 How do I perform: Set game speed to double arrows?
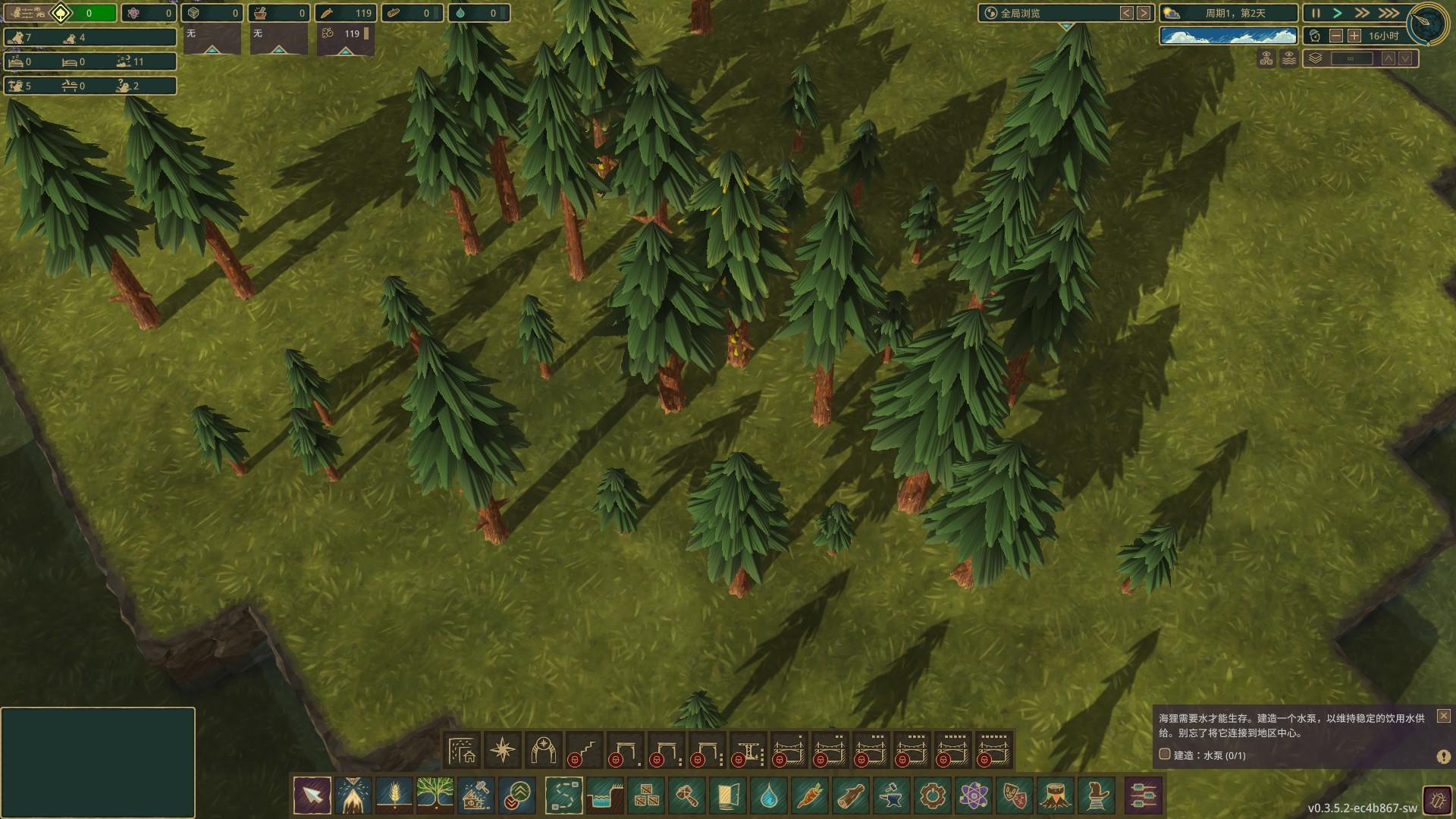(x=1362, y=13)
